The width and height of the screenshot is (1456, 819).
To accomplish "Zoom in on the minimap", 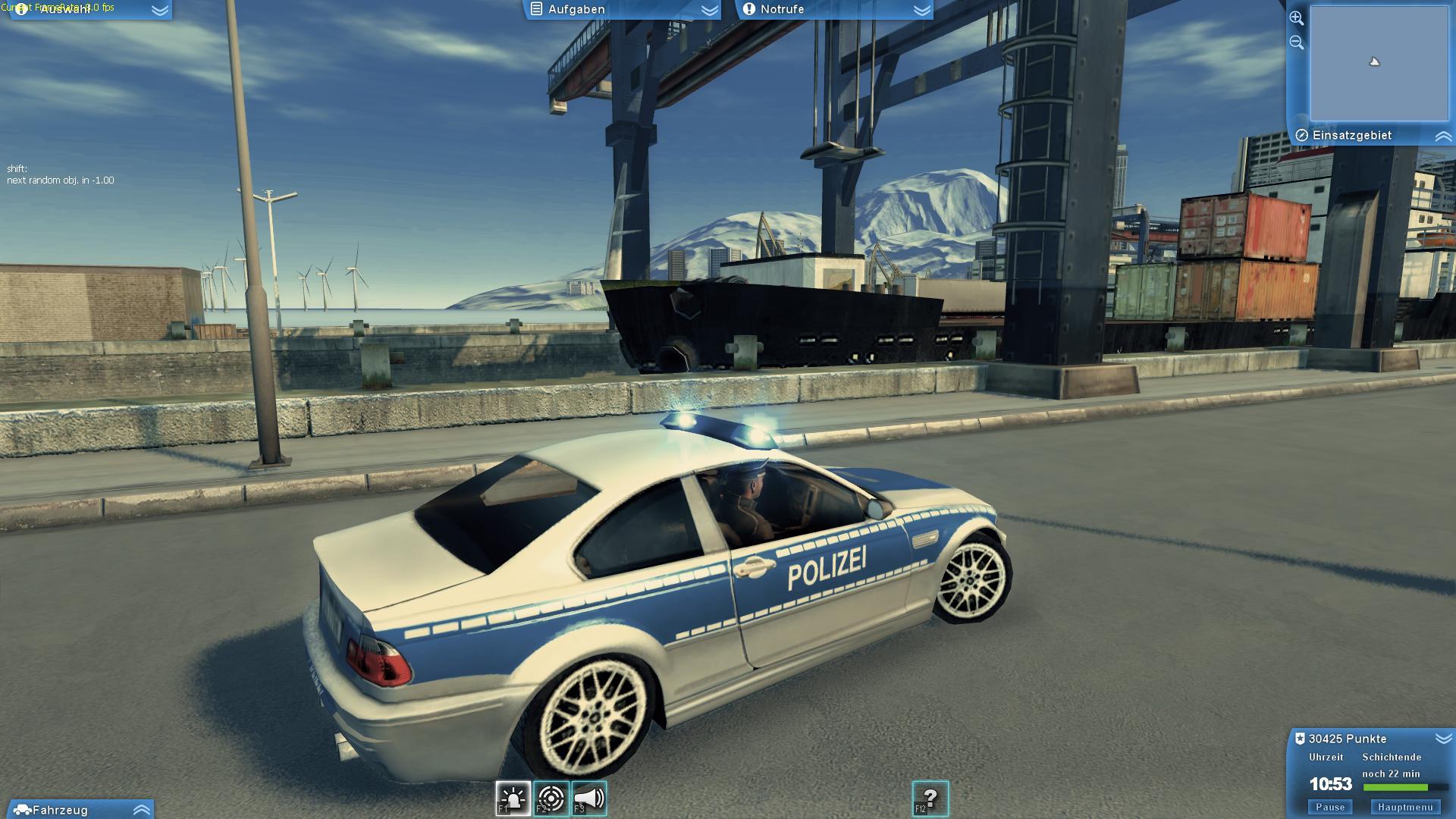I will [1298, 17].
